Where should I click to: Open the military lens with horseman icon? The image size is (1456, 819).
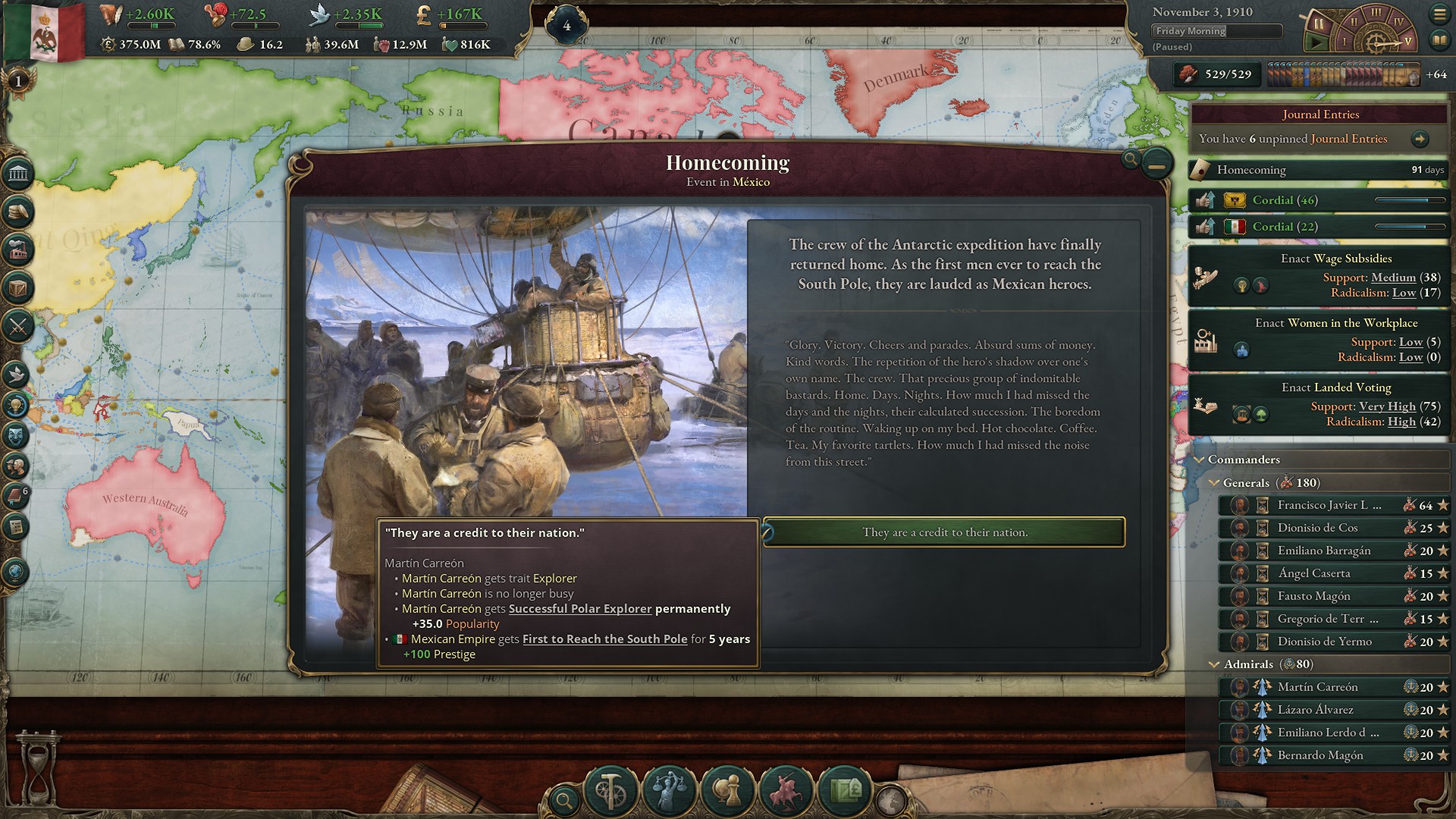[x=786, y=791]
